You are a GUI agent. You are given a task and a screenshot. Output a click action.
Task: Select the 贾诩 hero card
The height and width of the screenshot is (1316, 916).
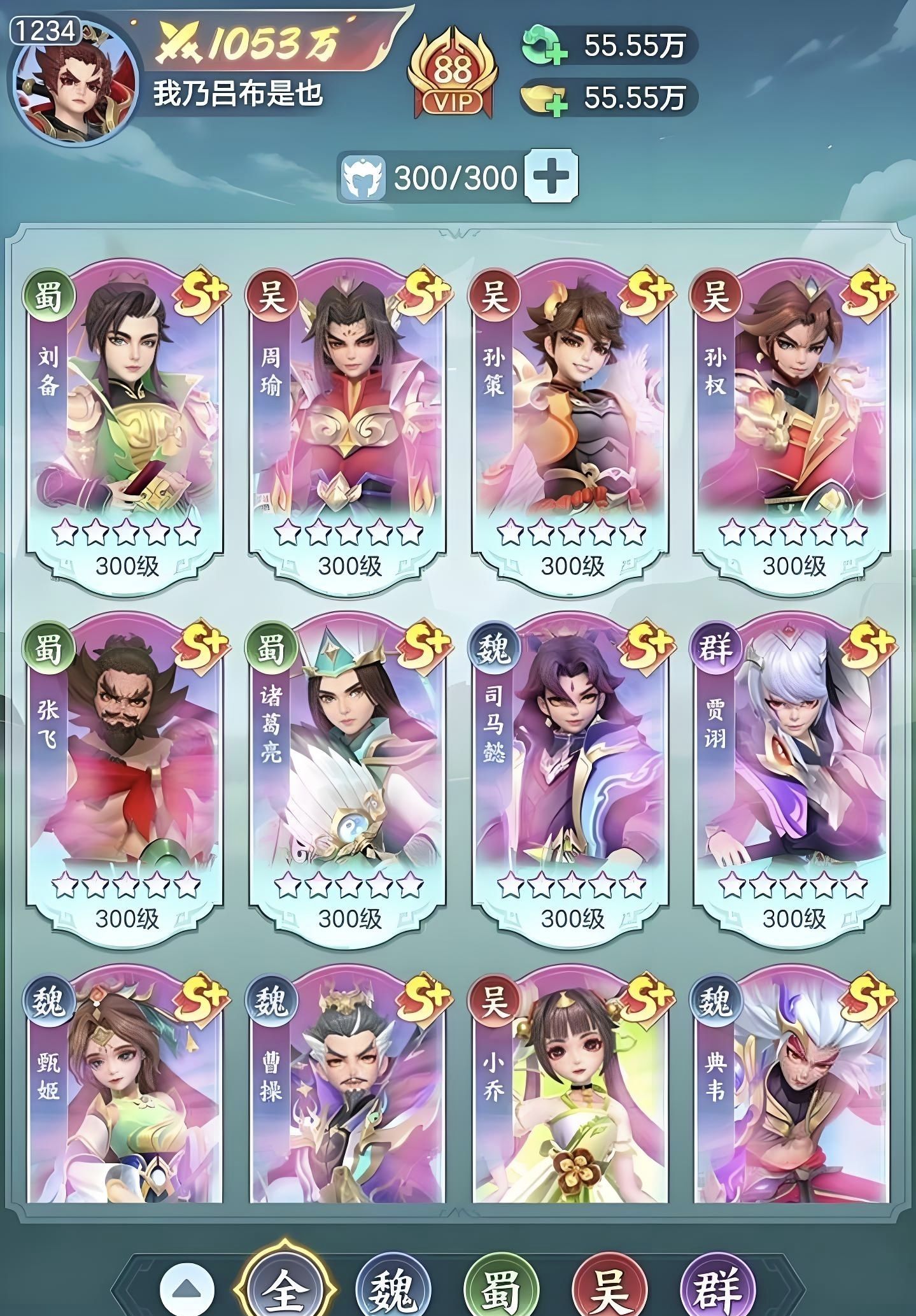793,780
